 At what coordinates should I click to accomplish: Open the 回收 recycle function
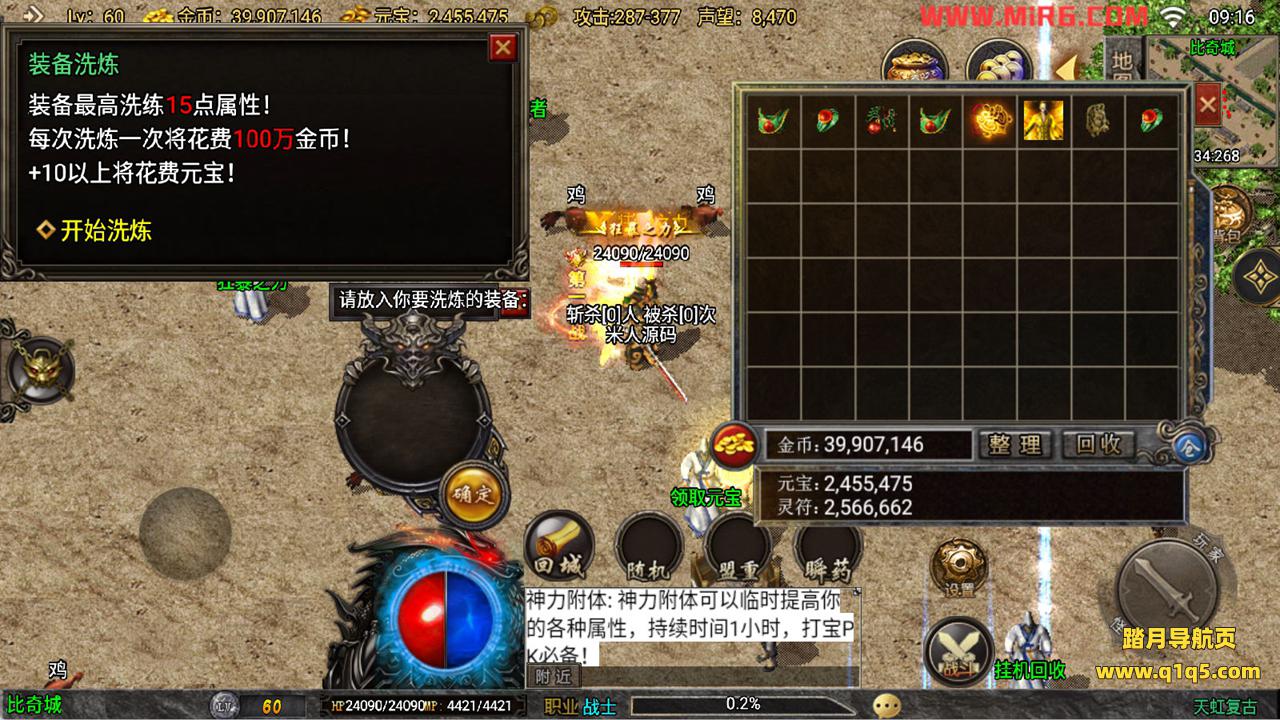pyautogui.click(x=1098, y=445)
